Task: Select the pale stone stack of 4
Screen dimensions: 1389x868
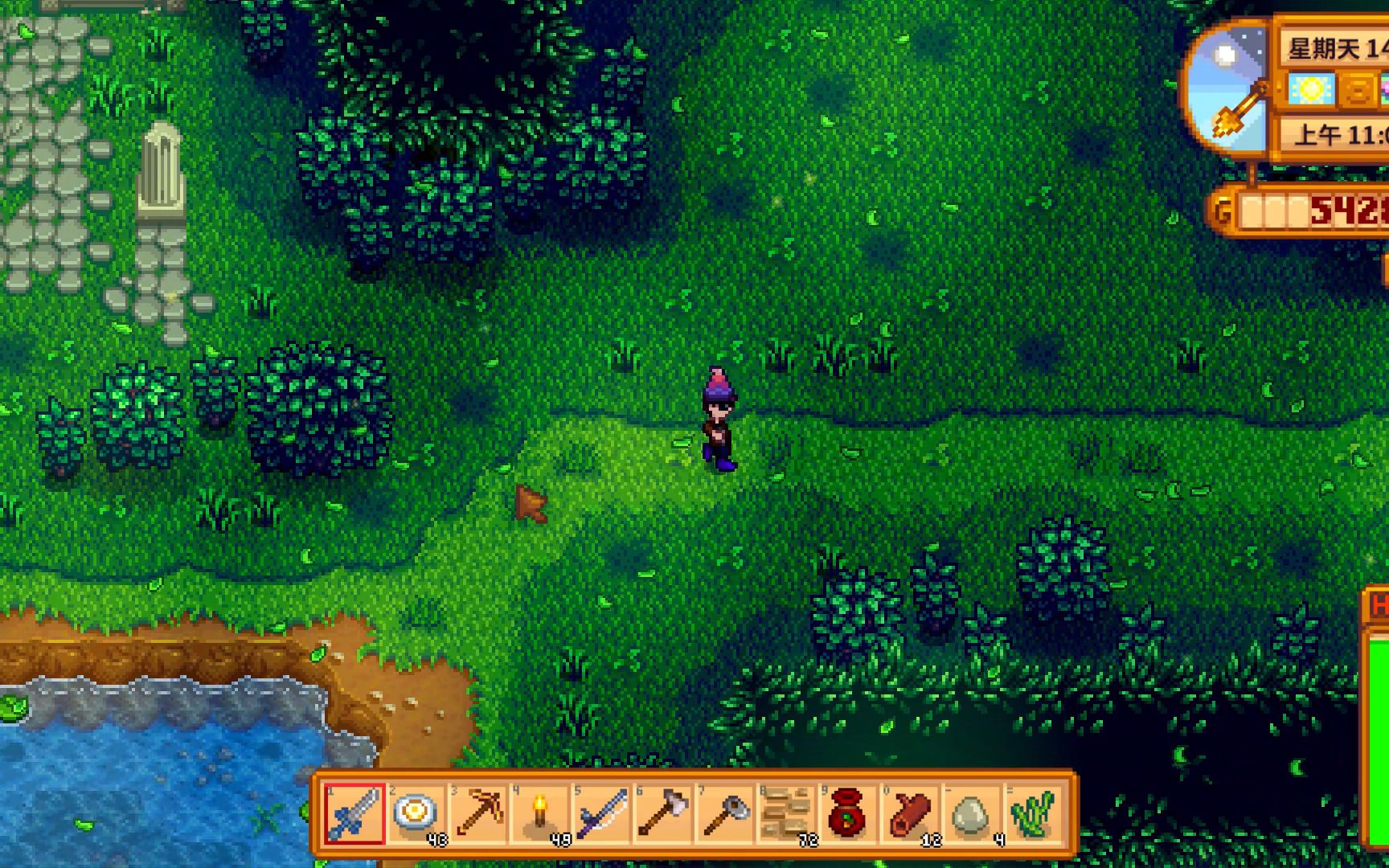Action: pos(971,813)
